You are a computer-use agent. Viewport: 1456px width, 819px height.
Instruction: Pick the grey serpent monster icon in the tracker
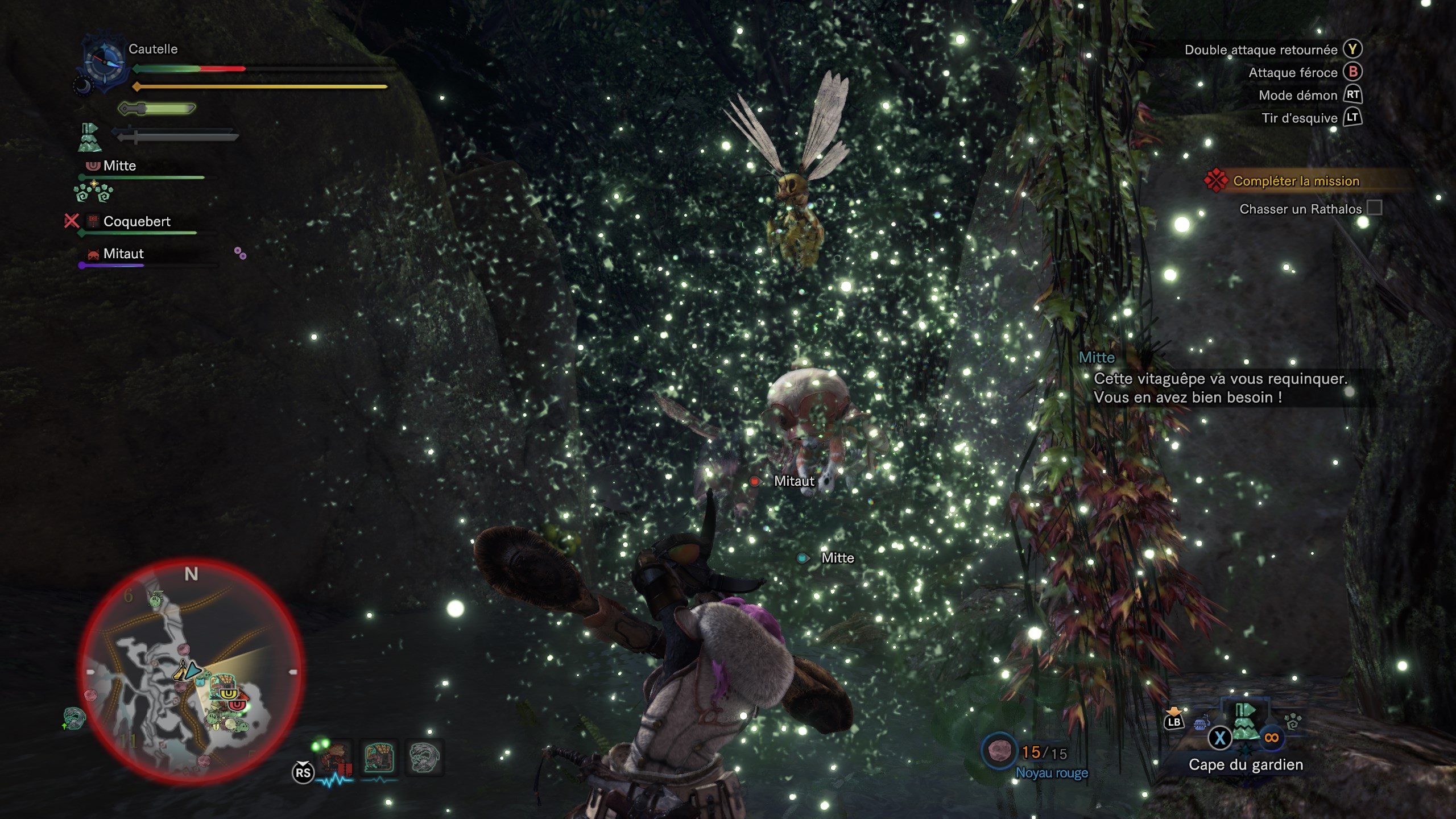[x=424, y=758]
